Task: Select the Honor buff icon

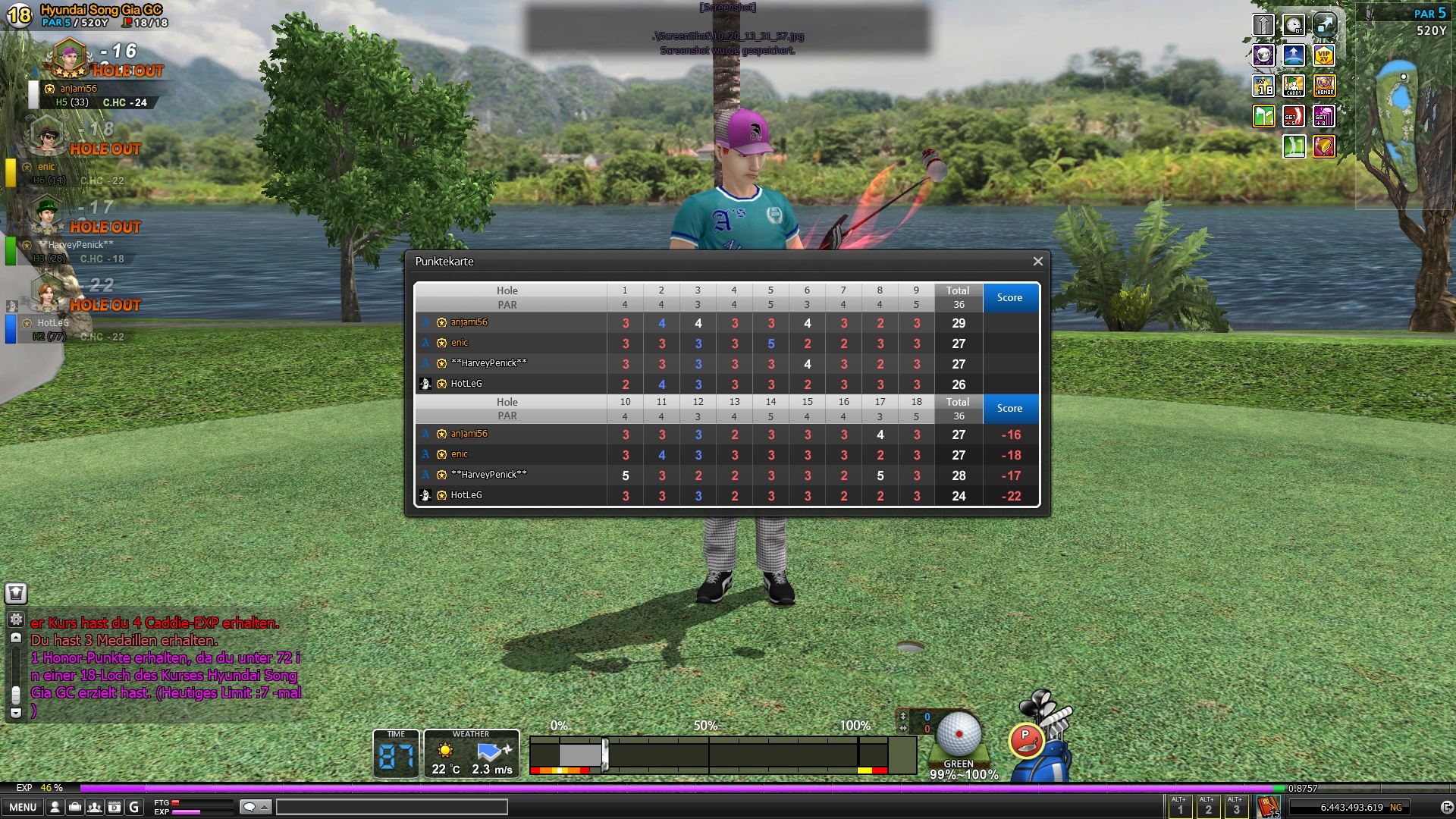Action: coord(1324,86)
